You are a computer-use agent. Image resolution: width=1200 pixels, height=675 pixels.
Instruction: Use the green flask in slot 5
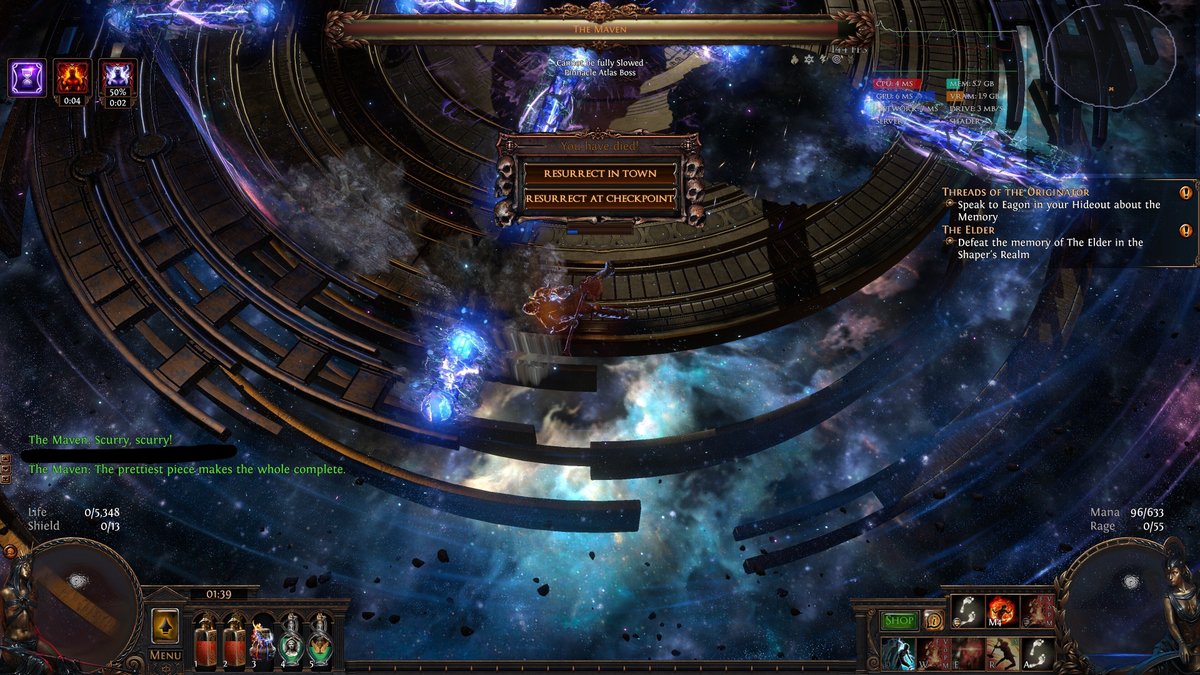[319, 640]
